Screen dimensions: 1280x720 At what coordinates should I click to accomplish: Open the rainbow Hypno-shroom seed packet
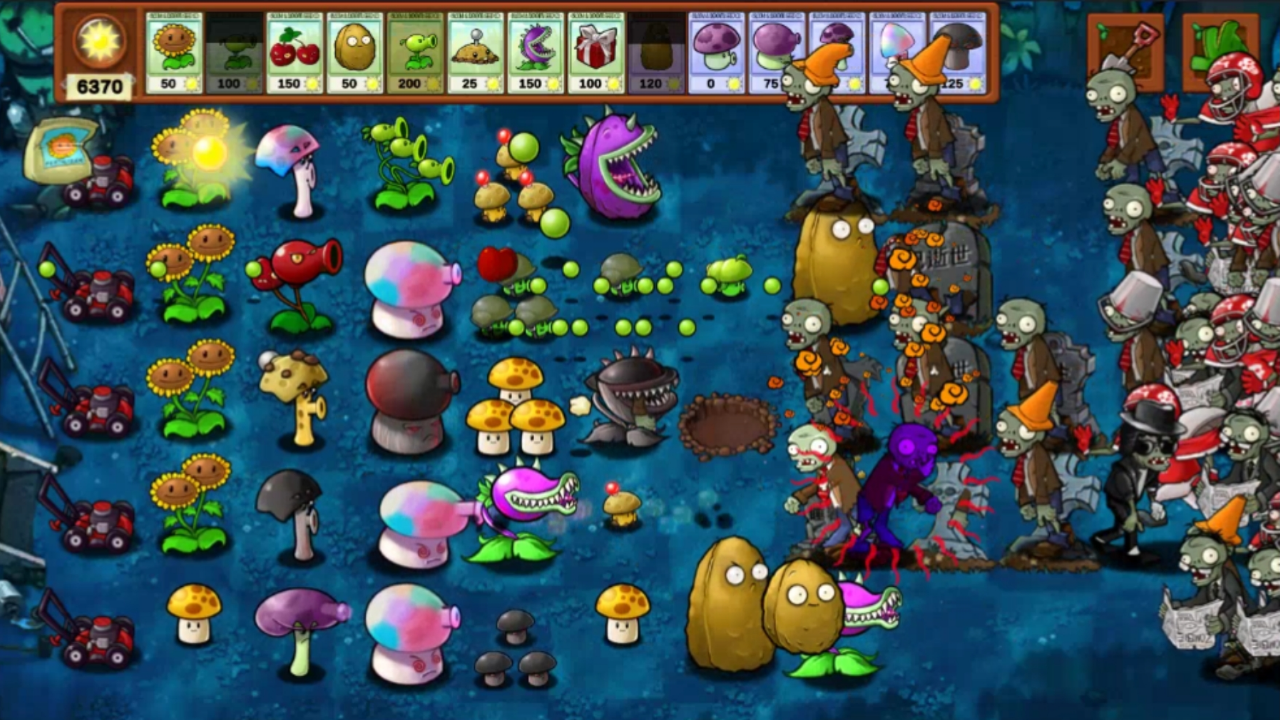coord(897,50)
